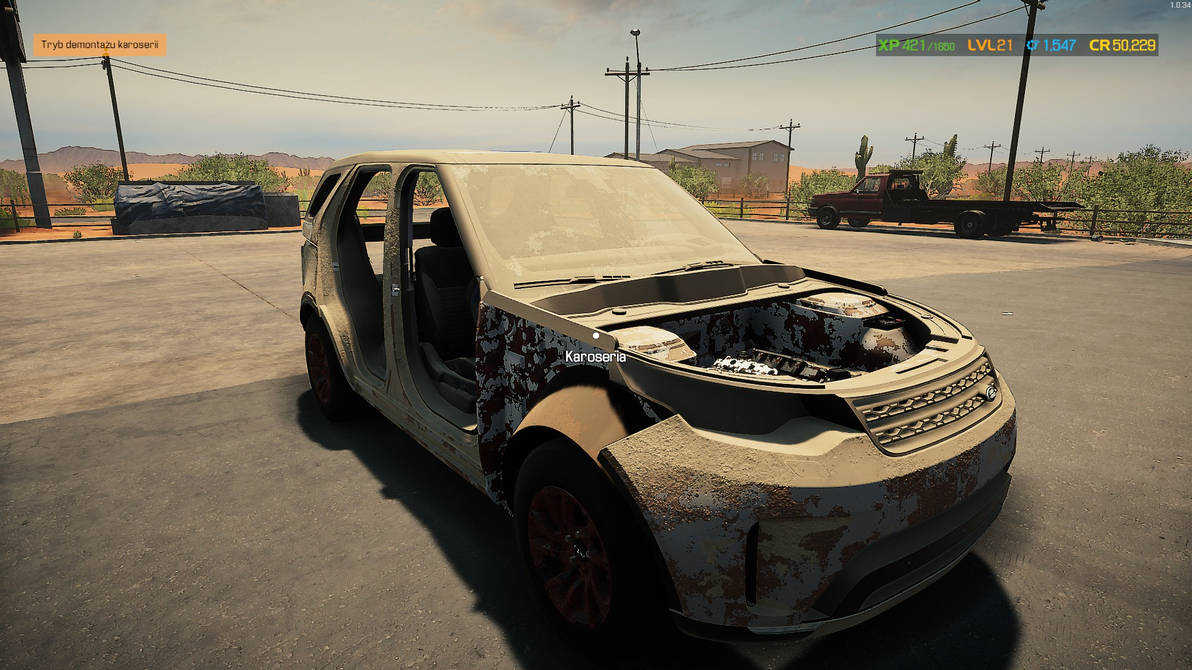
Task: Click the Tryb demontażu karoserii mode badge
Action: [100, 45]
